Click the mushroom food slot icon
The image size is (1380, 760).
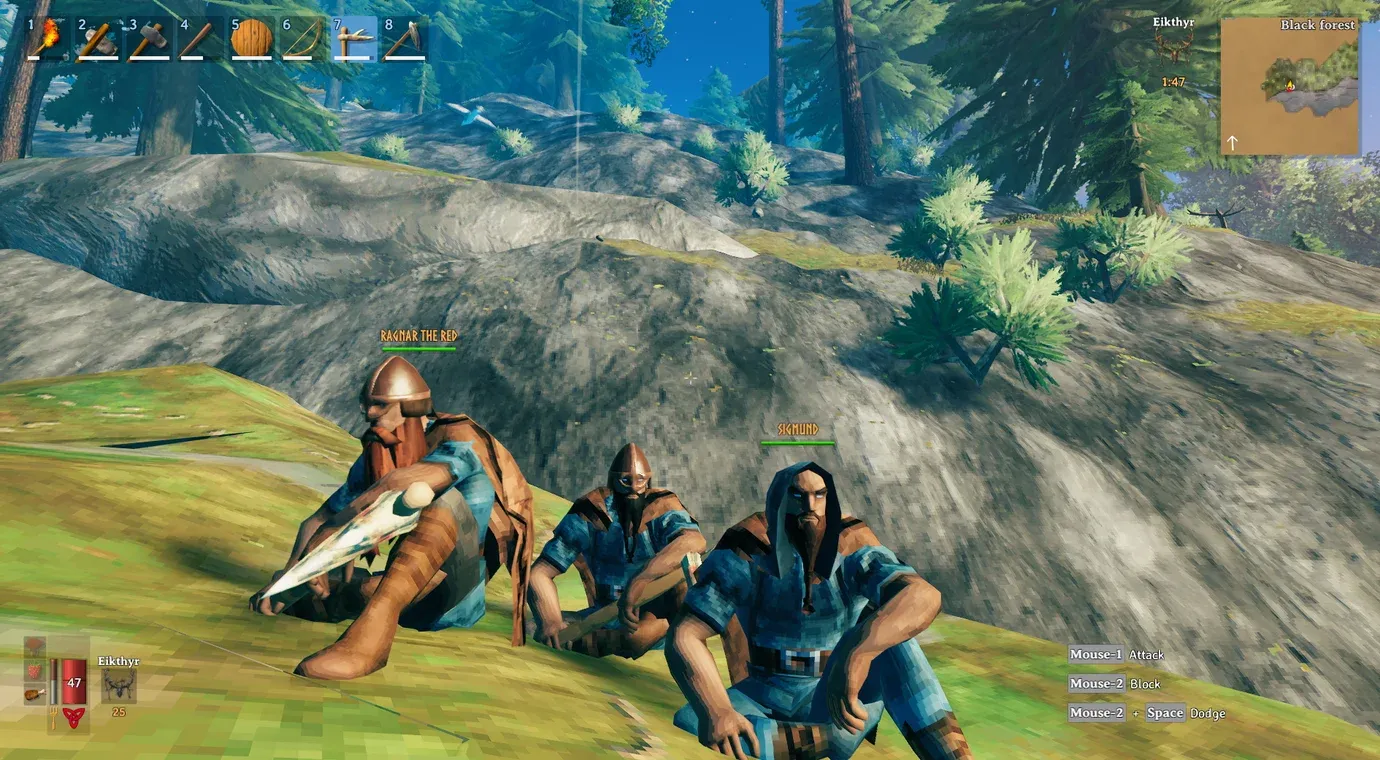[34, 646]
